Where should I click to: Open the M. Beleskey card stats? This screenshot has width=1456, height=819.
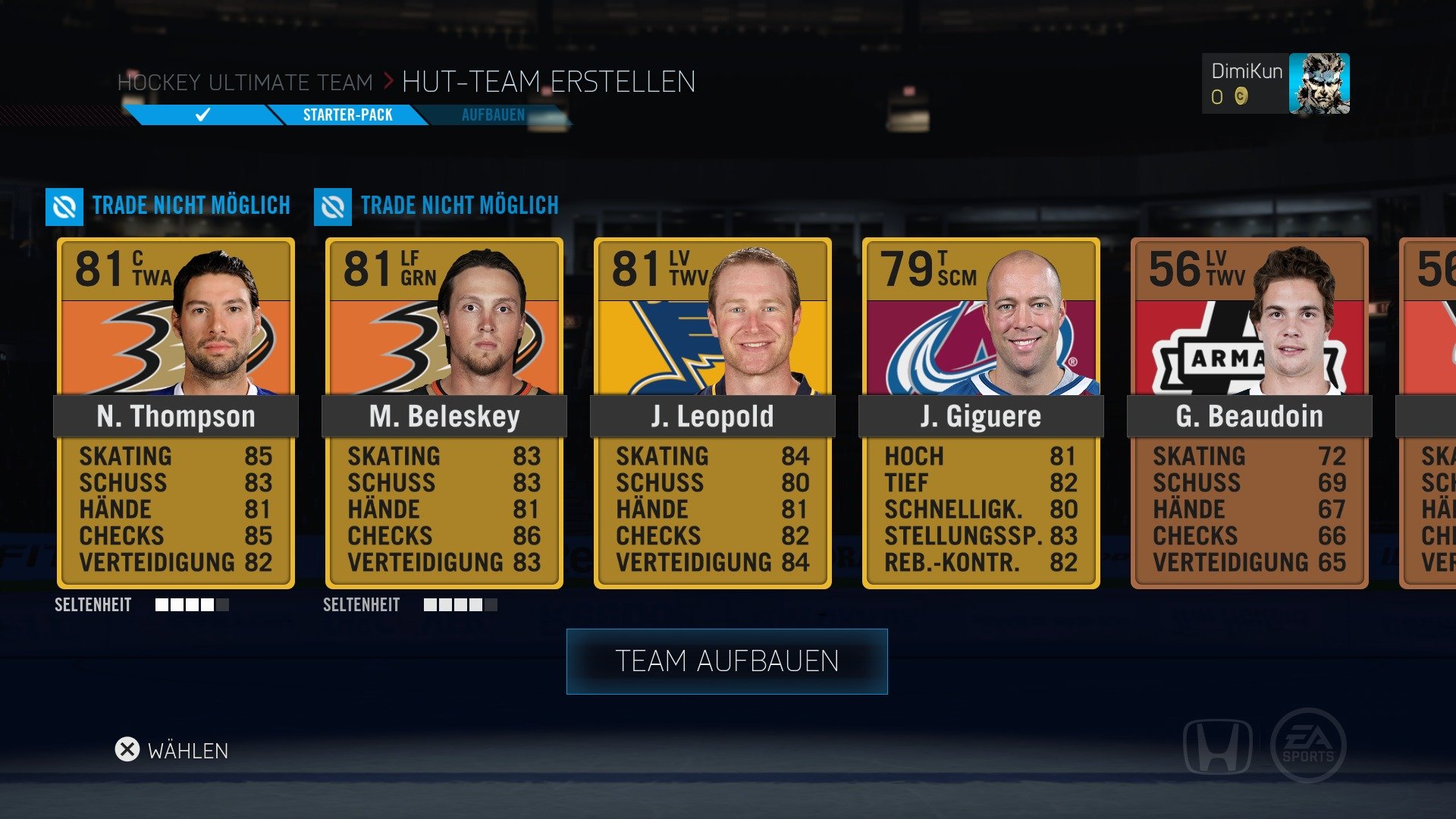[x=443, y=508]
